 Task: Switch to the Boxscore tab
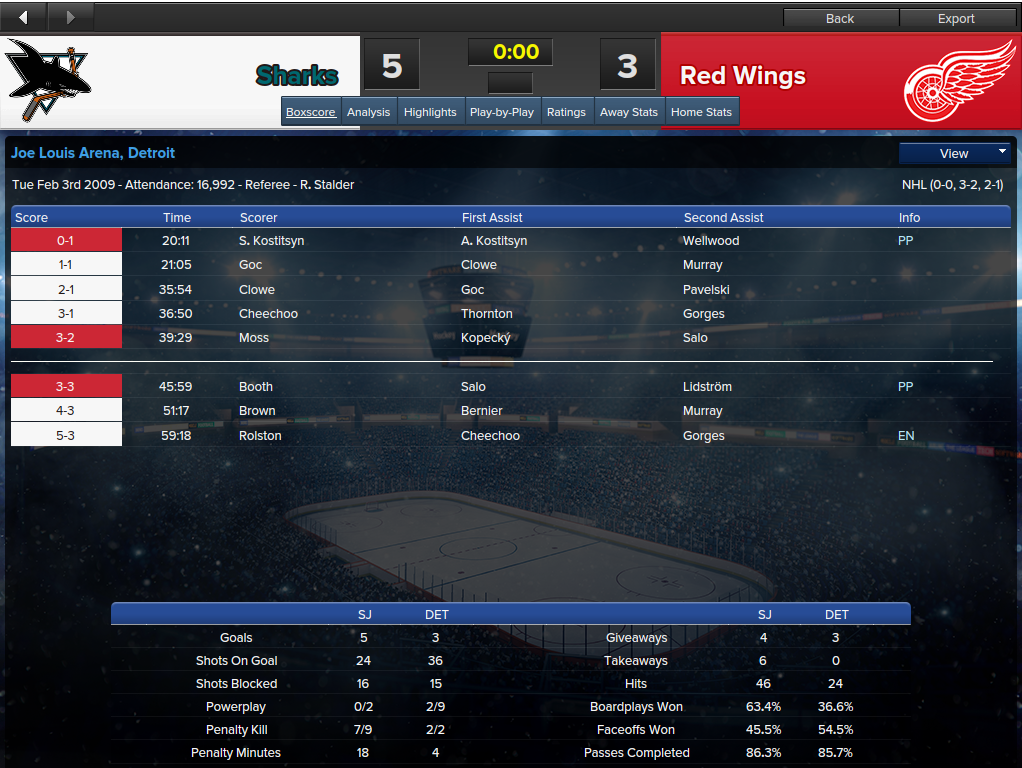click(x=311, y=112)
